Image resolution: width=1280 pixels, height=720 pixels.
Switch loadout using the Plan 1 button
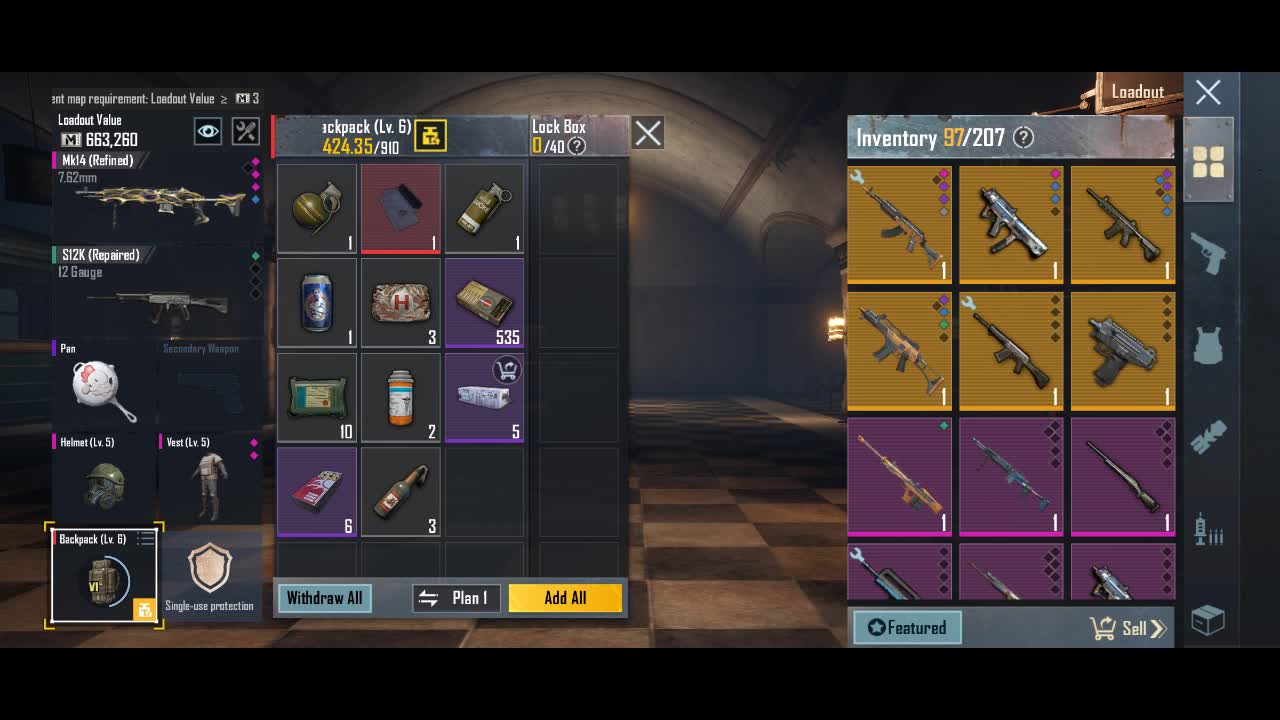point(456,598)
